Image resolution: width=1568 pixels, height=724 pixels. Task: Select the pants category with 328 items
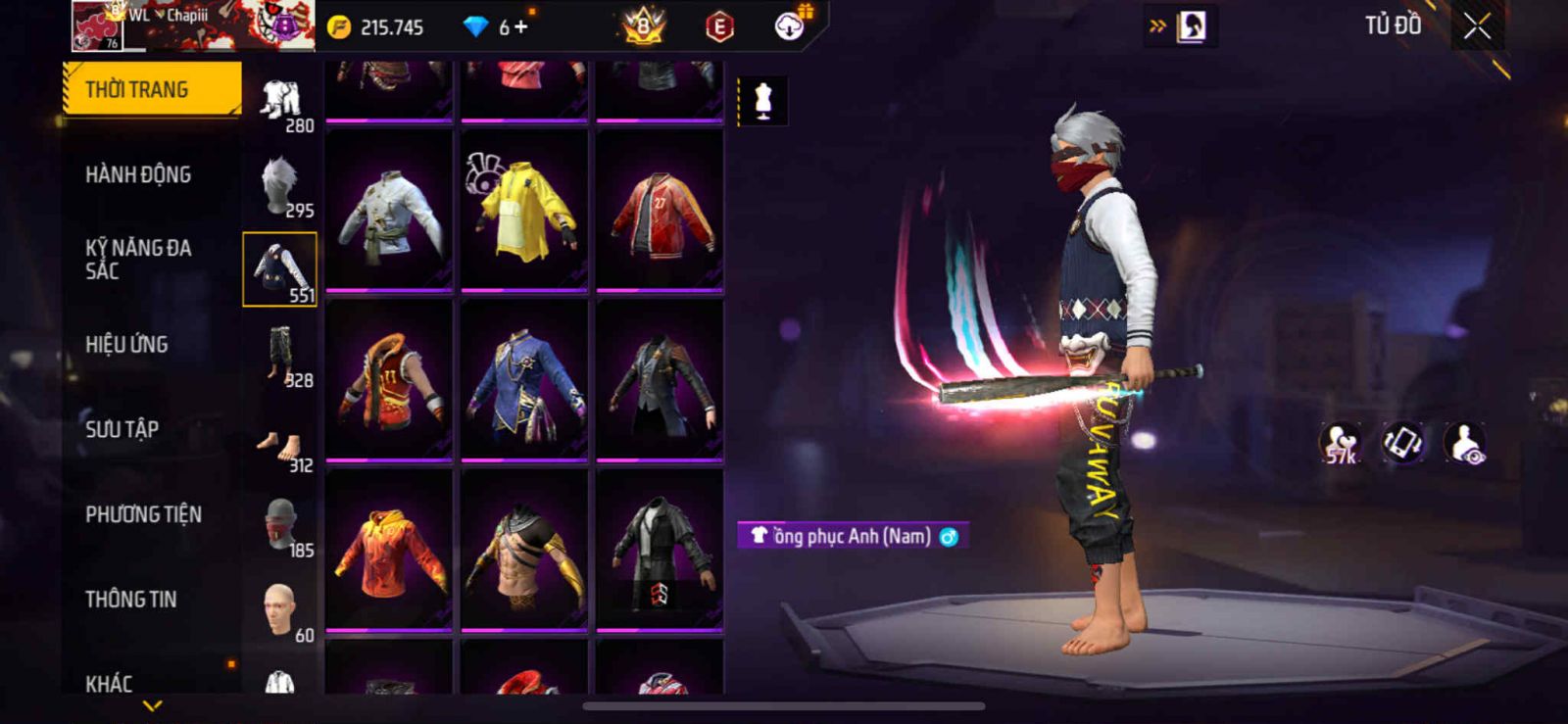(x=280, y=357)
